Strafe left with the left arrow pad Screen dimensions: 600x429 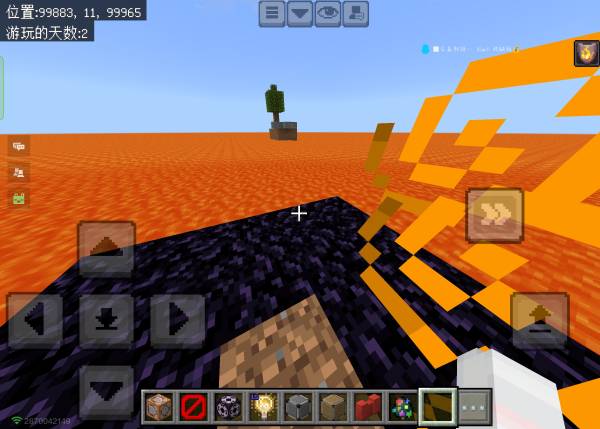coord(35,320)
